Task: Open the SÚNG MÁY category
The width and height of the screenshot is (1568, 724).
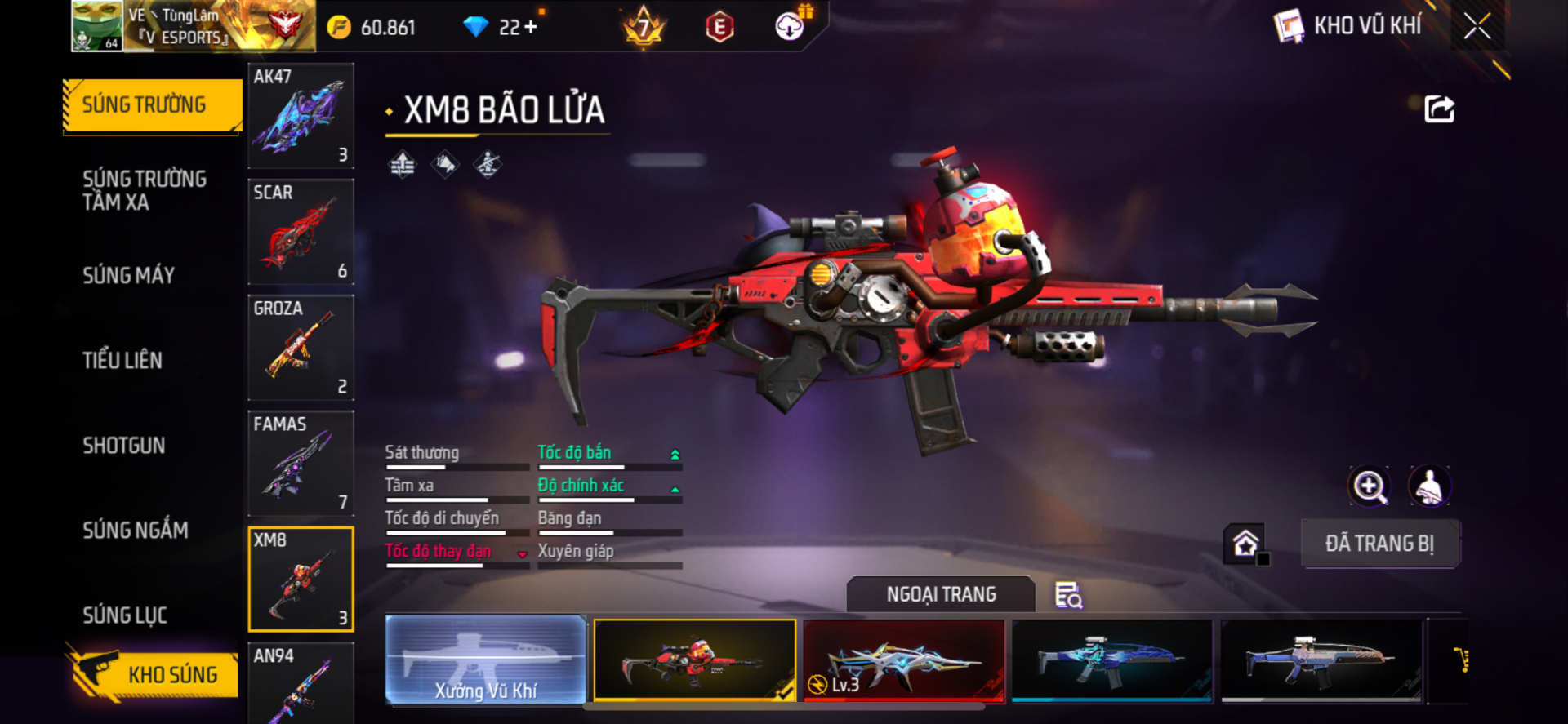Action: [129, 275]
